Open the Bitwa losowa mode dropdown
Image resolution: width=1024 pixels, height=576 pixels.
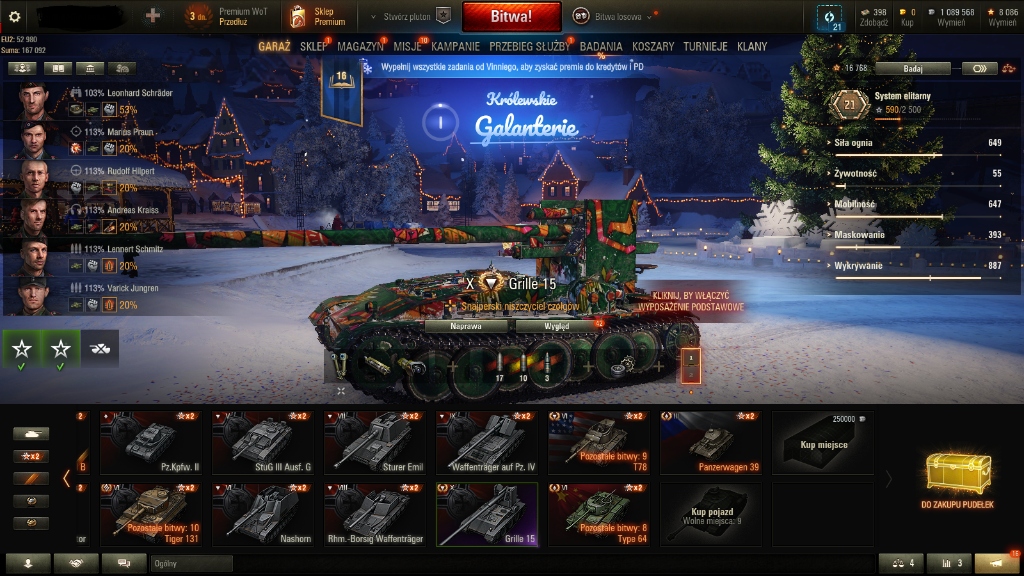coord(614,16)
